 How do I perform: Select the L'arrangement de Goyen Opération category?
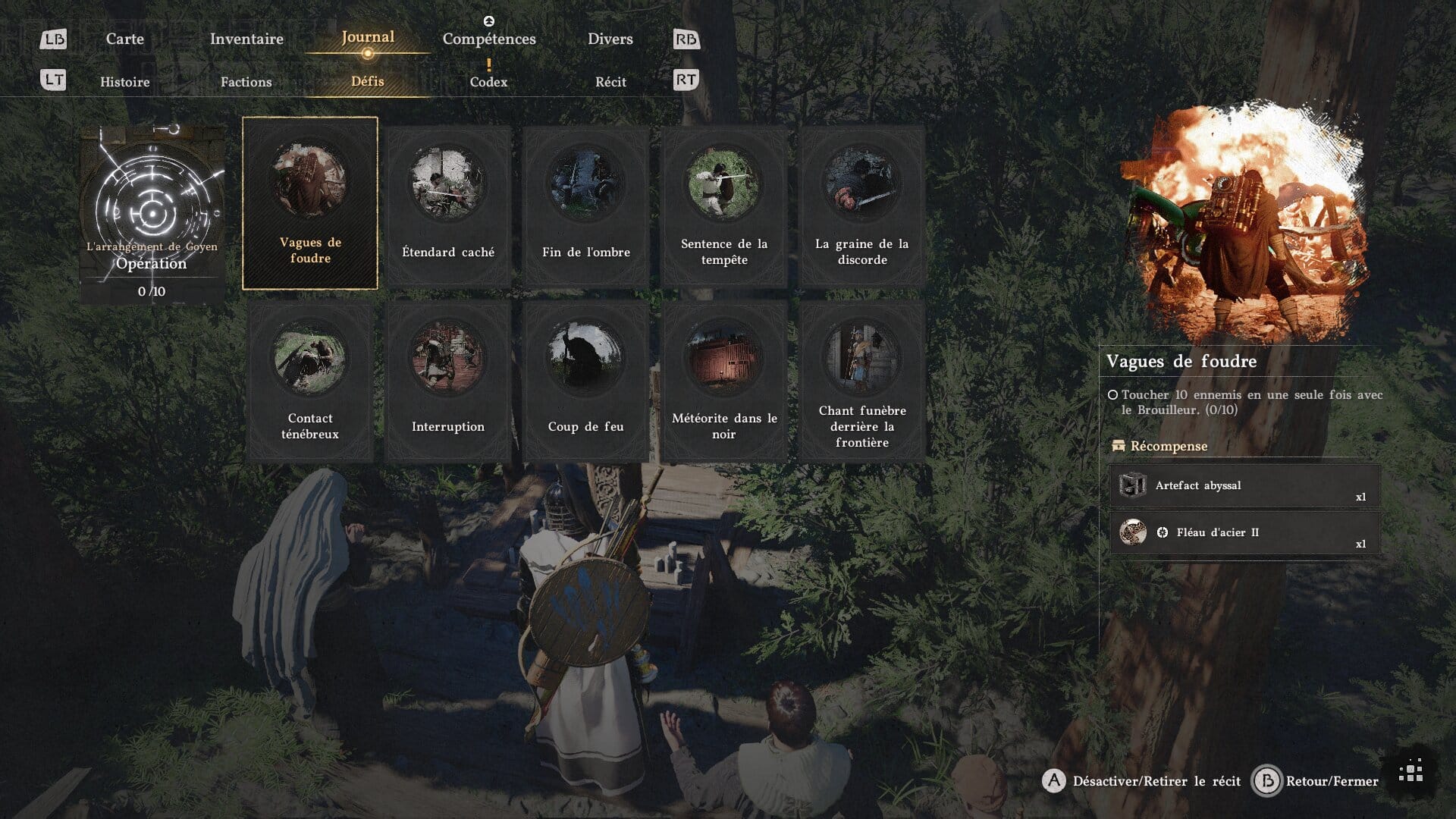coord(152,214)
